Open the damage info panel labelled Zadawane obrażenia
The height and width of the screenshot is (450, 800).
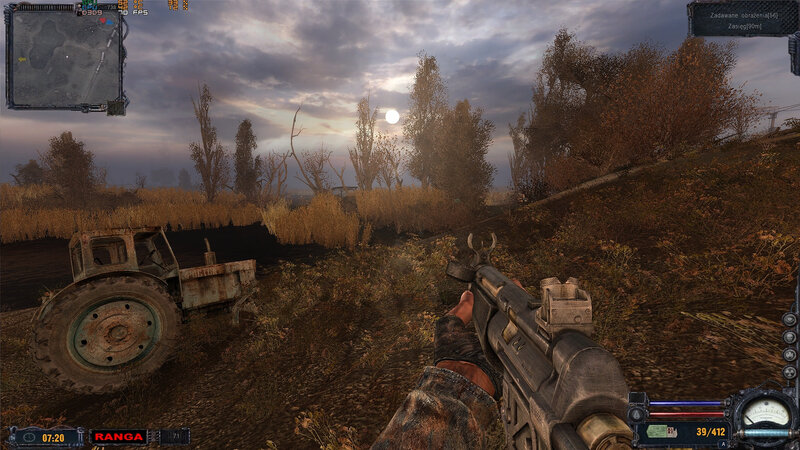[741, 19]
